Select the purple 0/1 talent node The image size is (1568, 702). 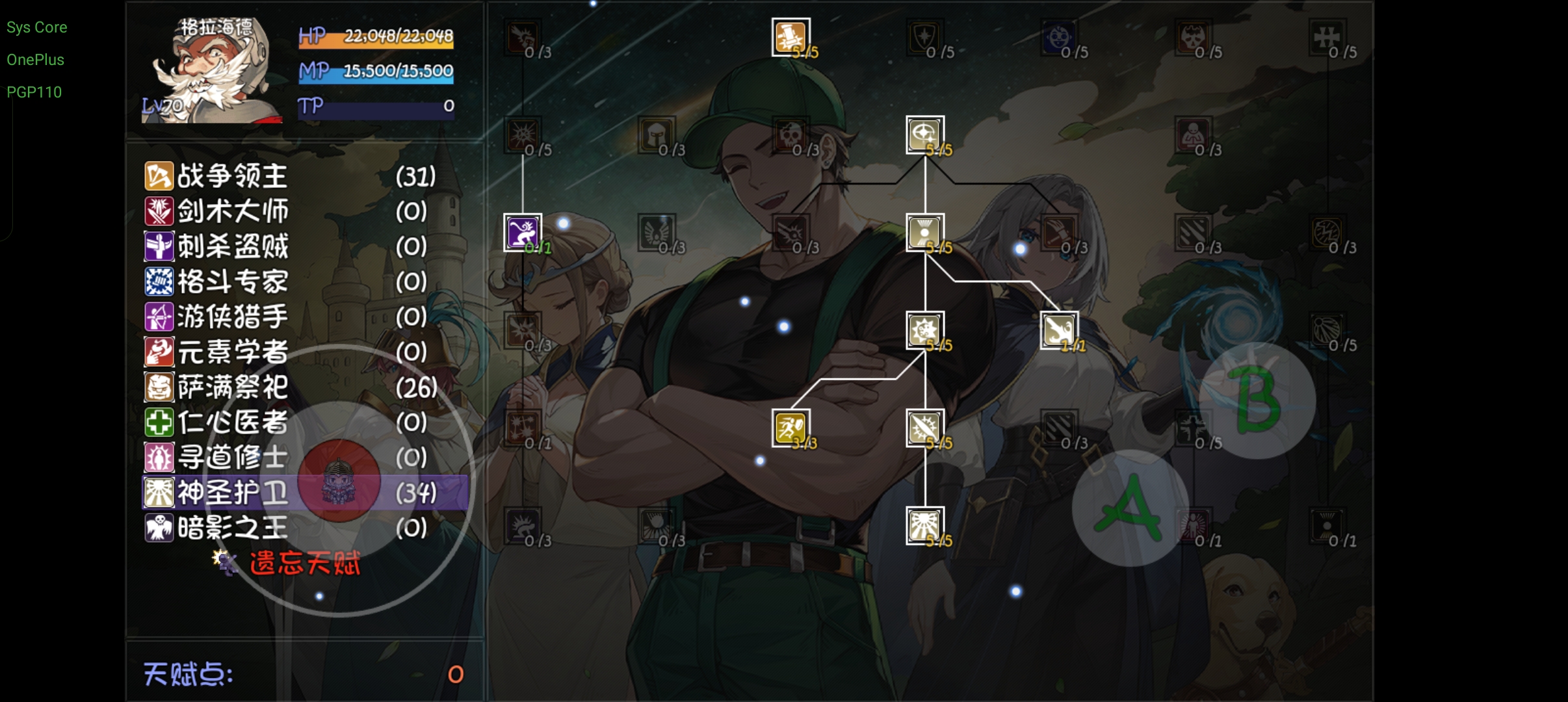coord(523,233)
